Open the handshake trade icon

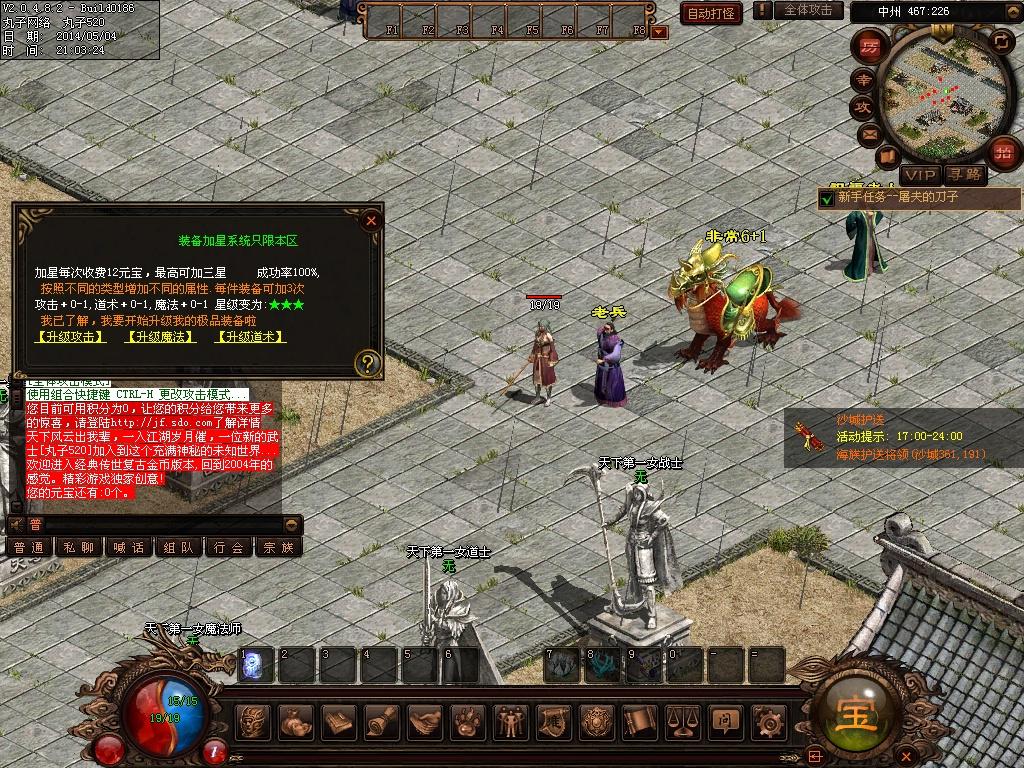coord(425,720)
